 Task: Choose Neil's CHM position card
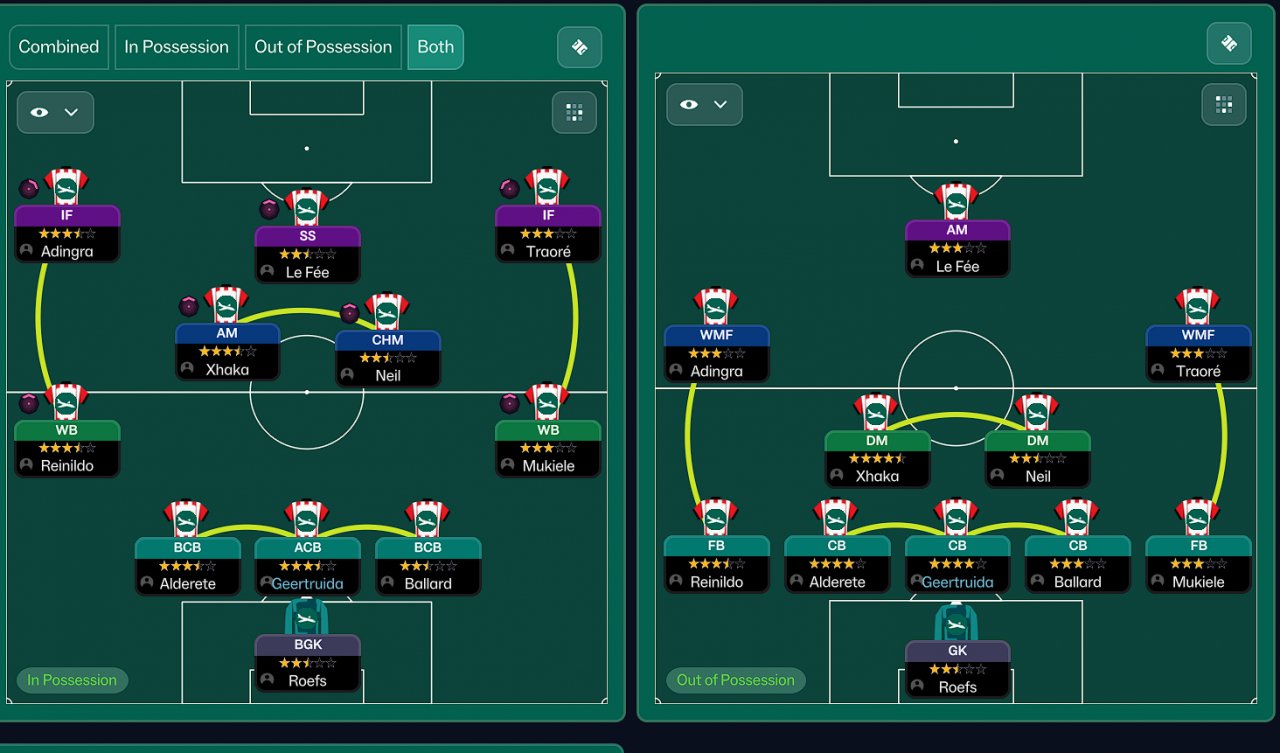coord(388,357)
